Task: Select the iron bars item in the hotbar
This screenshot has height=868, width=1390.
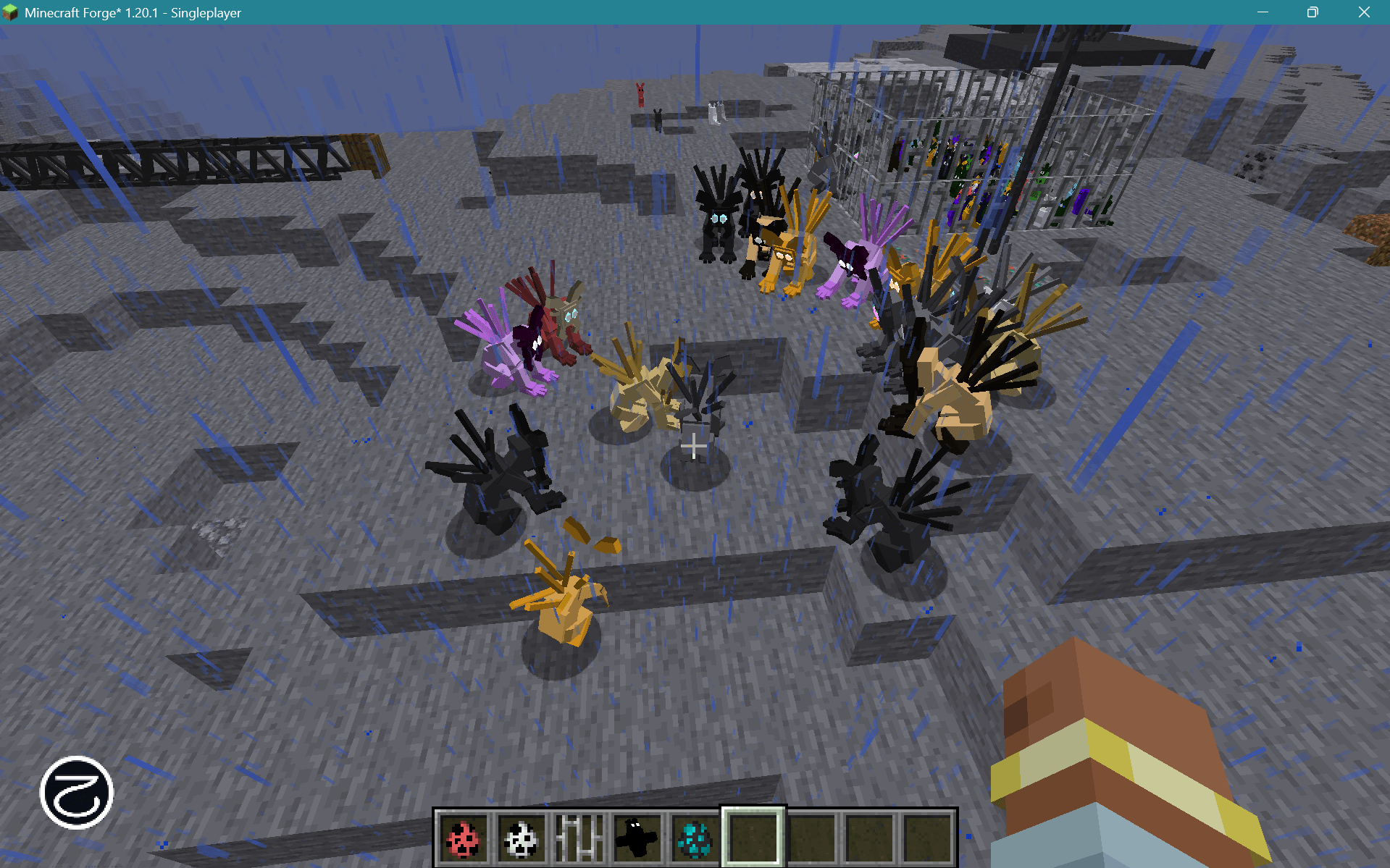Action: [x=579, y=838]
